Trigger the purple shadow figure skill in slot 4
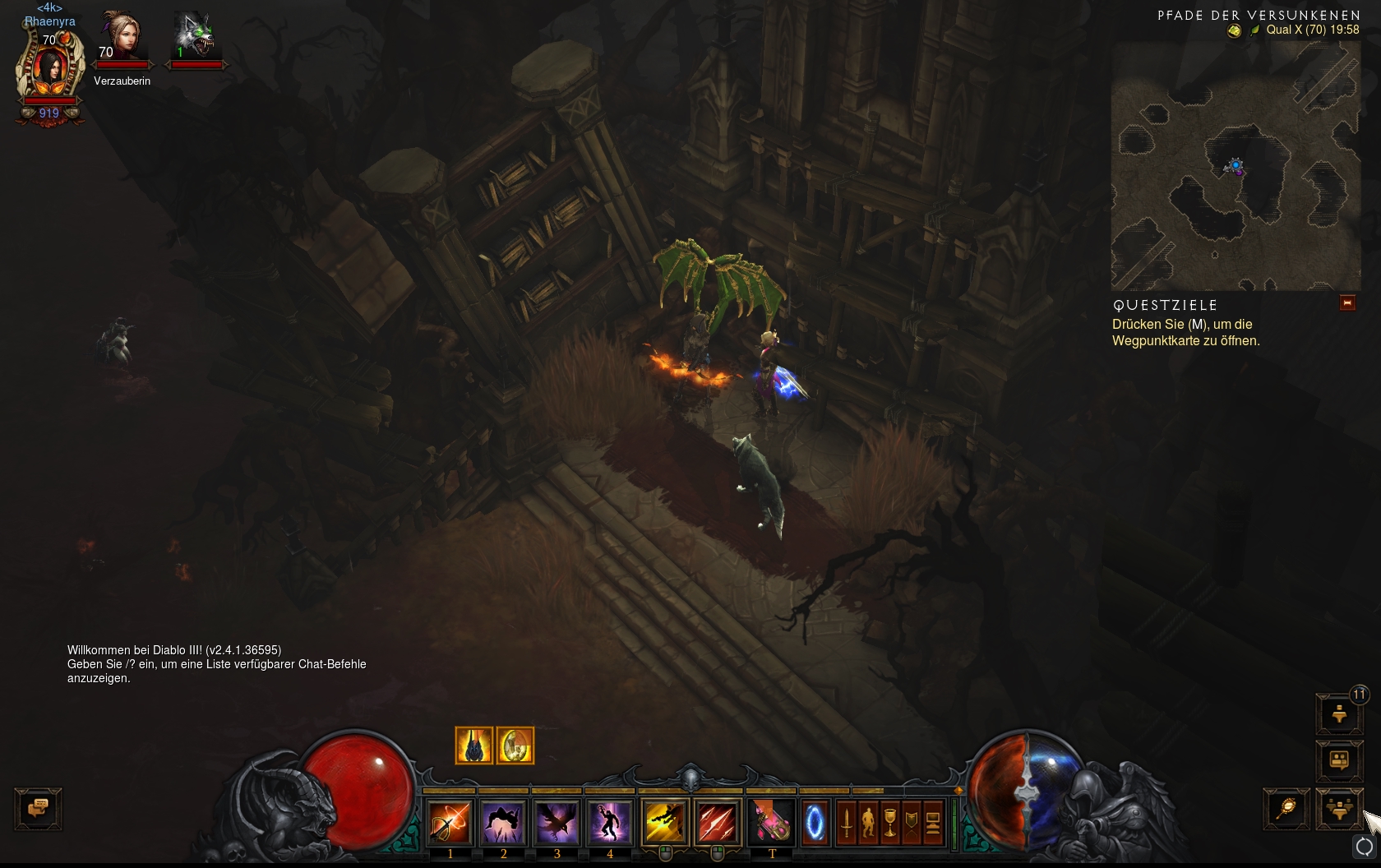Image resolution: width=1381 pixels, height=868 pixels. tap(610, 821)
